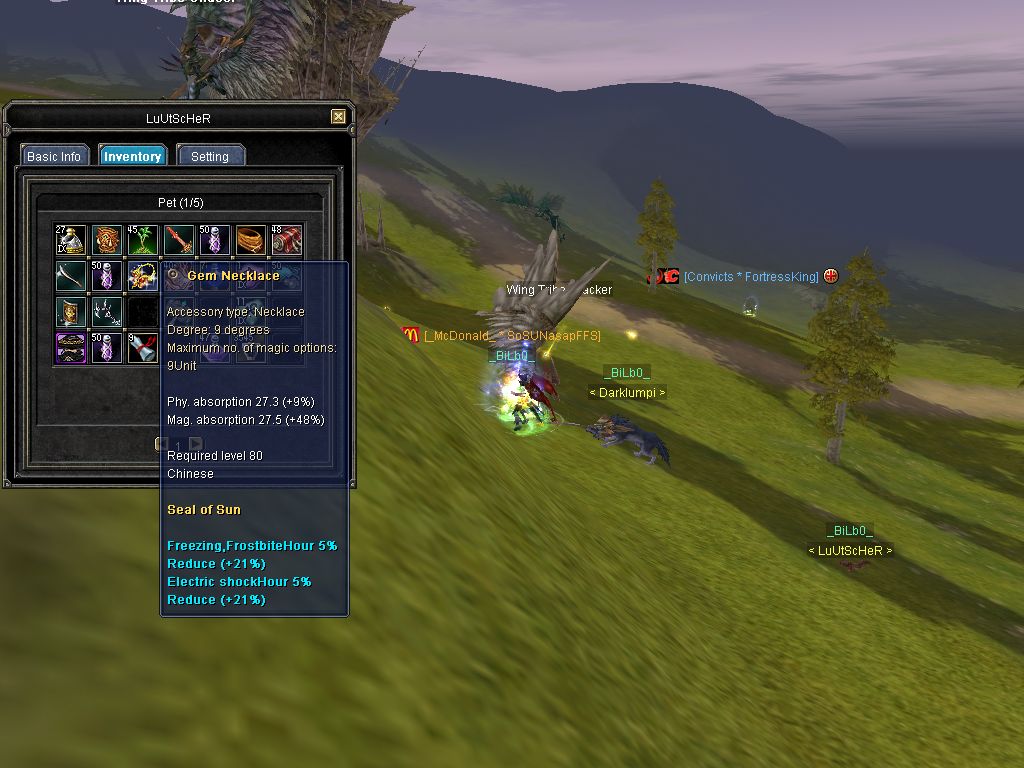The height and width of the screenshot is (768, 1024).
Task: Select the golden armor plate item
Action: click(71, 313)
